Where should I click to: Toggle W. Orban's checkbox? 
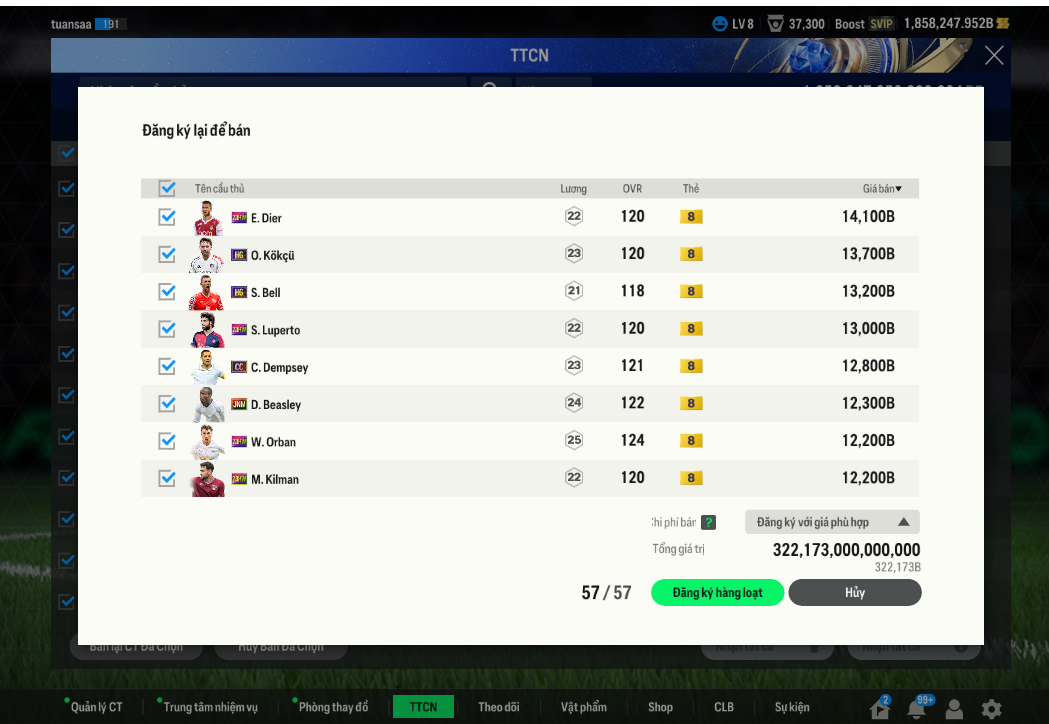coord(167,441)
